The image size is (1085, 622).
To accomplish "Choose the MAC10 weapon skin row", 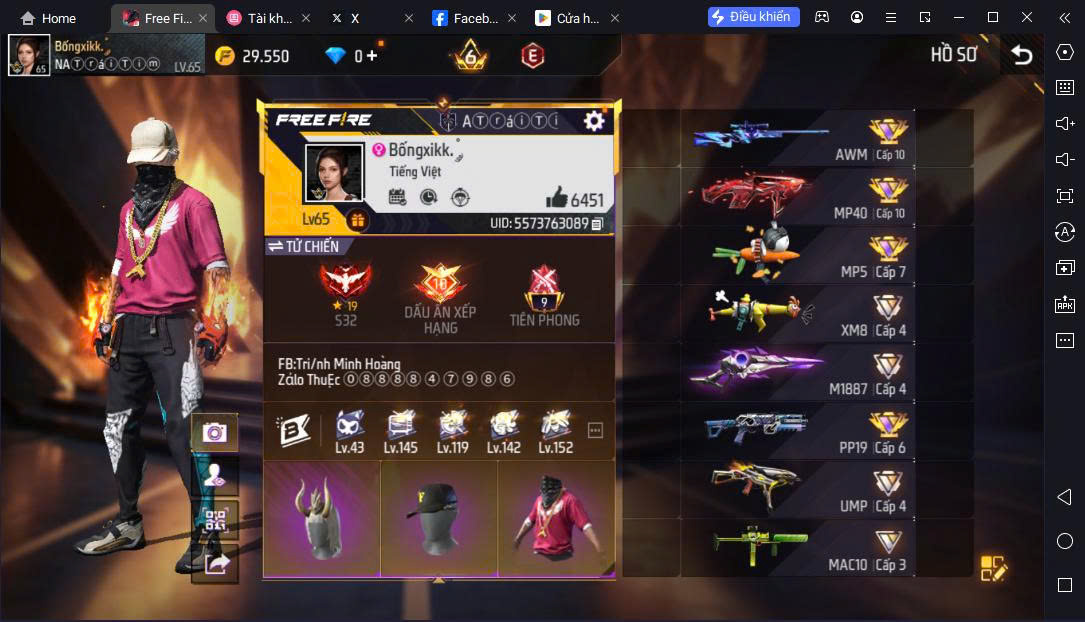I will click(798, 548).
